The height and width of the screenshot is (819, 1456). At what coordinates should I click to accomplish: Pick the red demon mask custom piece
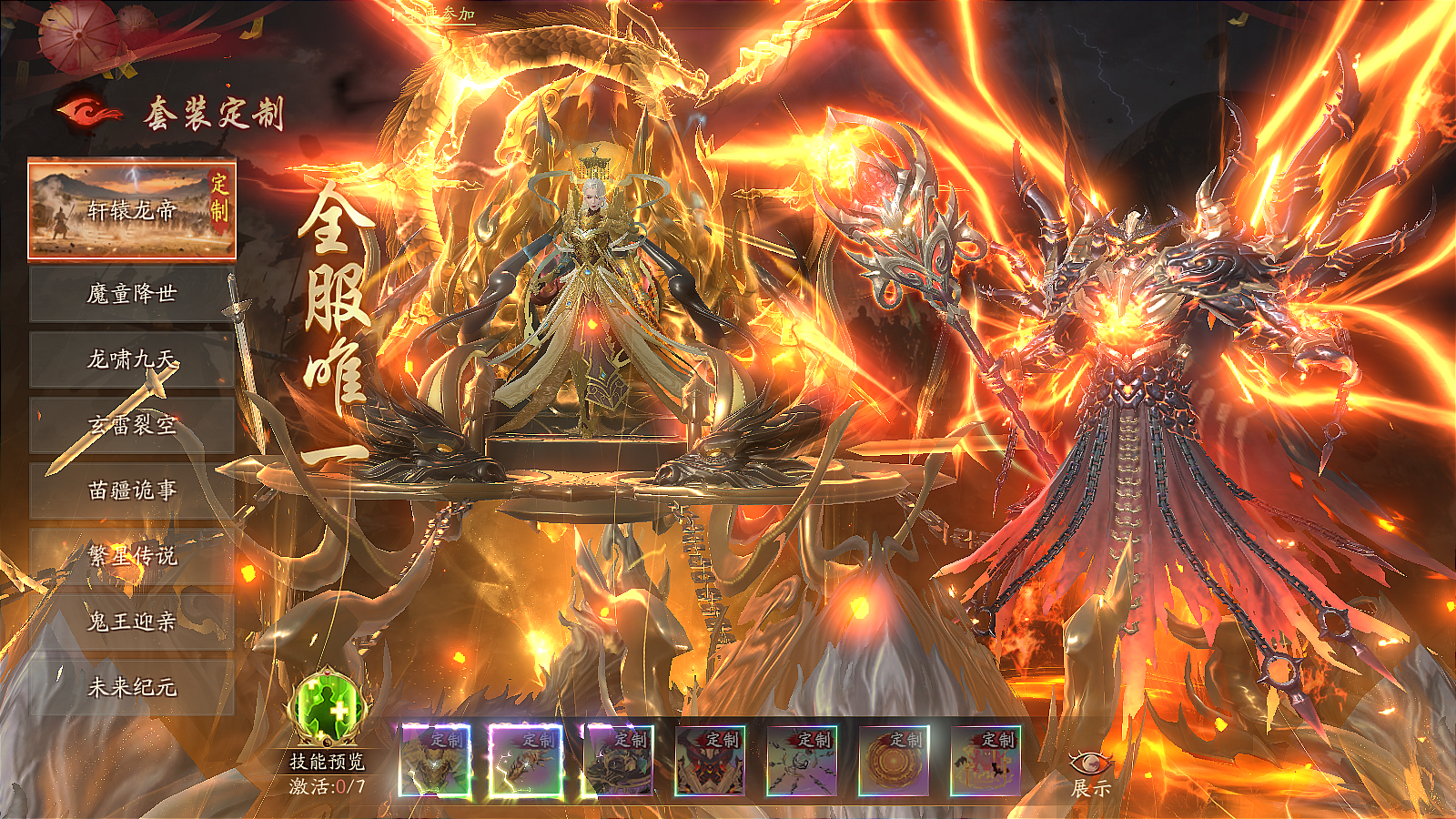[710, 761]
